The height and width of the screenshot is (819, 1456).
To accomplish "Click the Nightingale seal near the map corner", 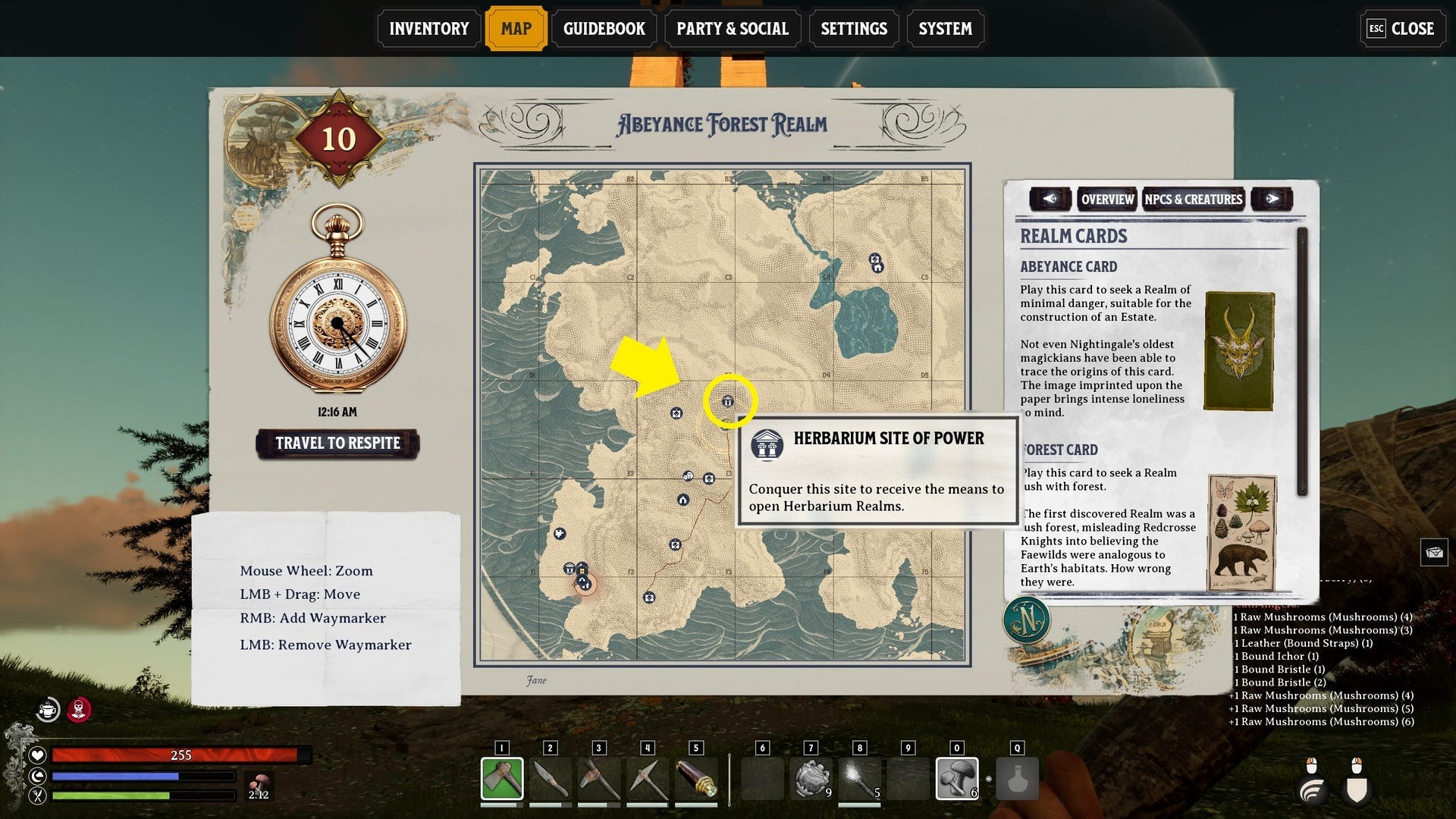I will (x=1028, y=620).
